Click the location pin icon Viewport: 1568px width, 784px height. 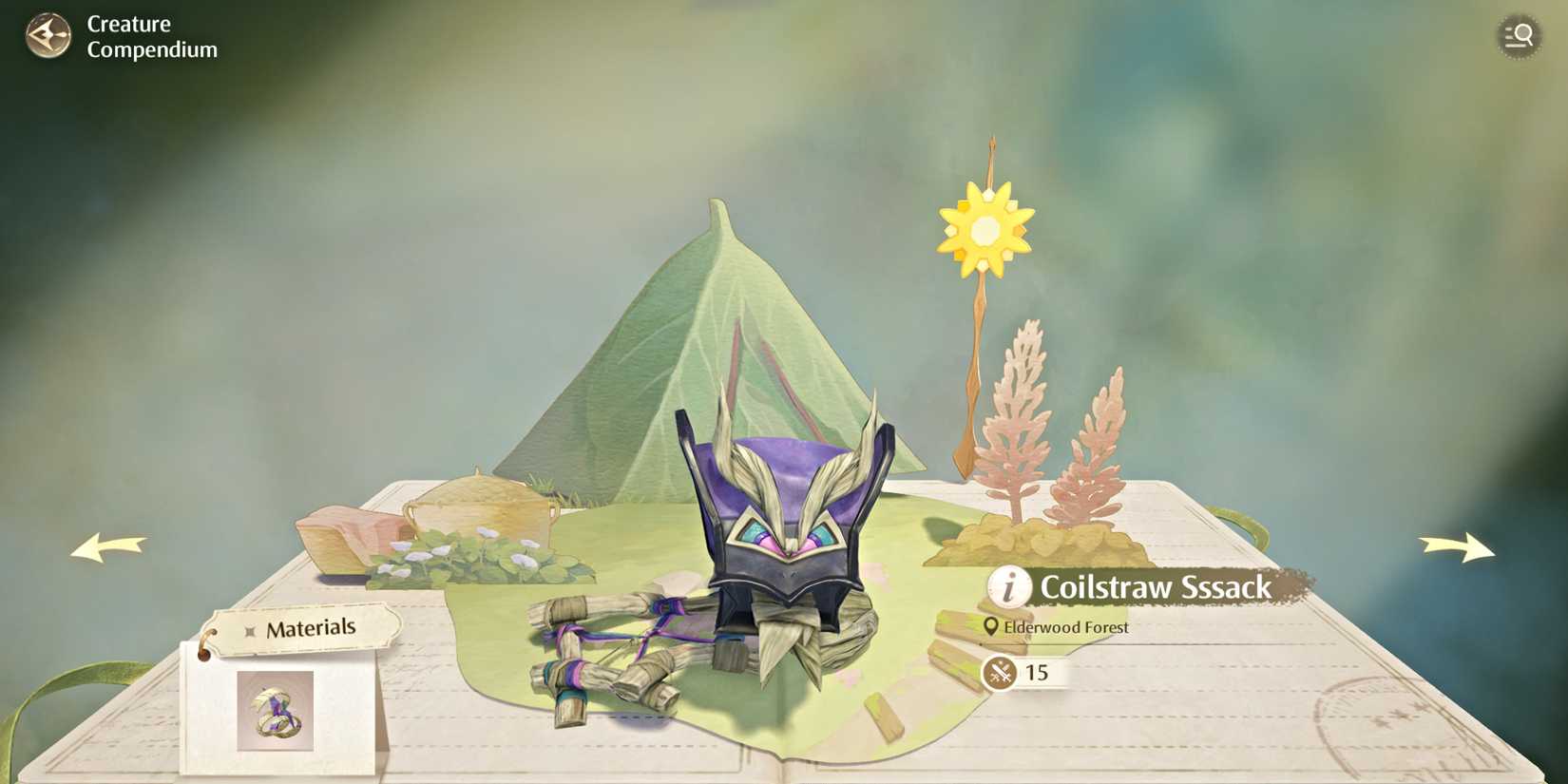click(992, 627)
